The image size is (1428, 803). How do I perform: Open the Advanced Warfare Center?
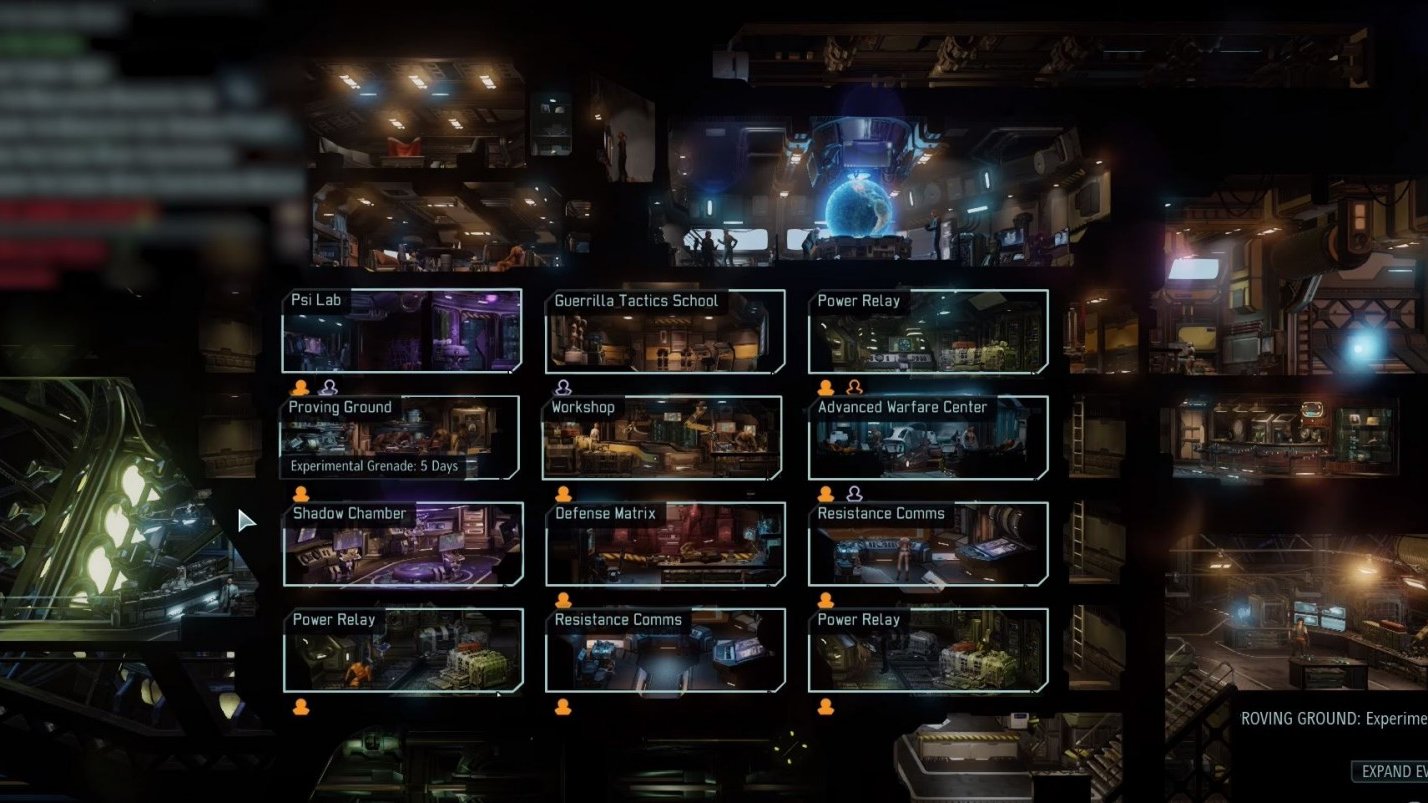pyautogui.click(x=928, y=440)
